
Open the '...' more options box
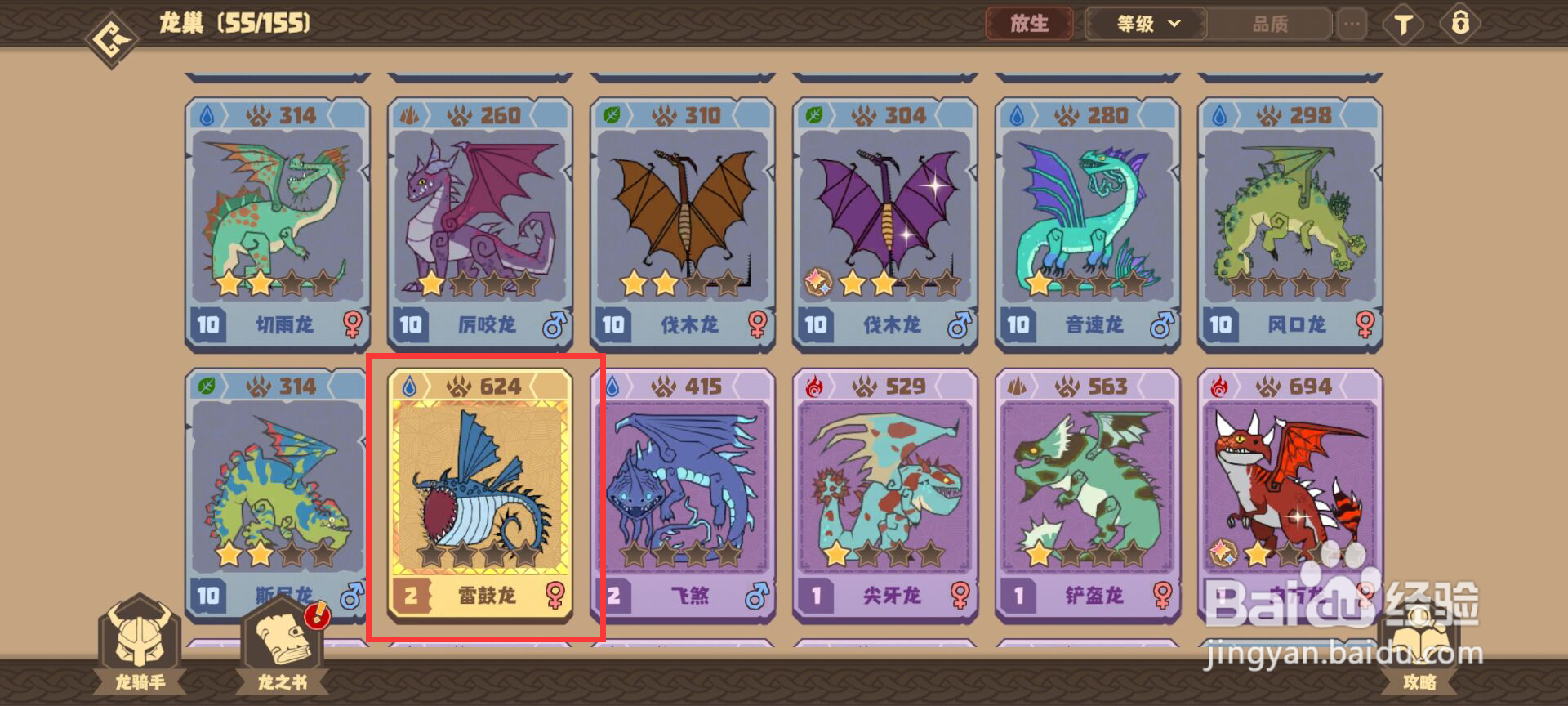[x=1352, y=24]
